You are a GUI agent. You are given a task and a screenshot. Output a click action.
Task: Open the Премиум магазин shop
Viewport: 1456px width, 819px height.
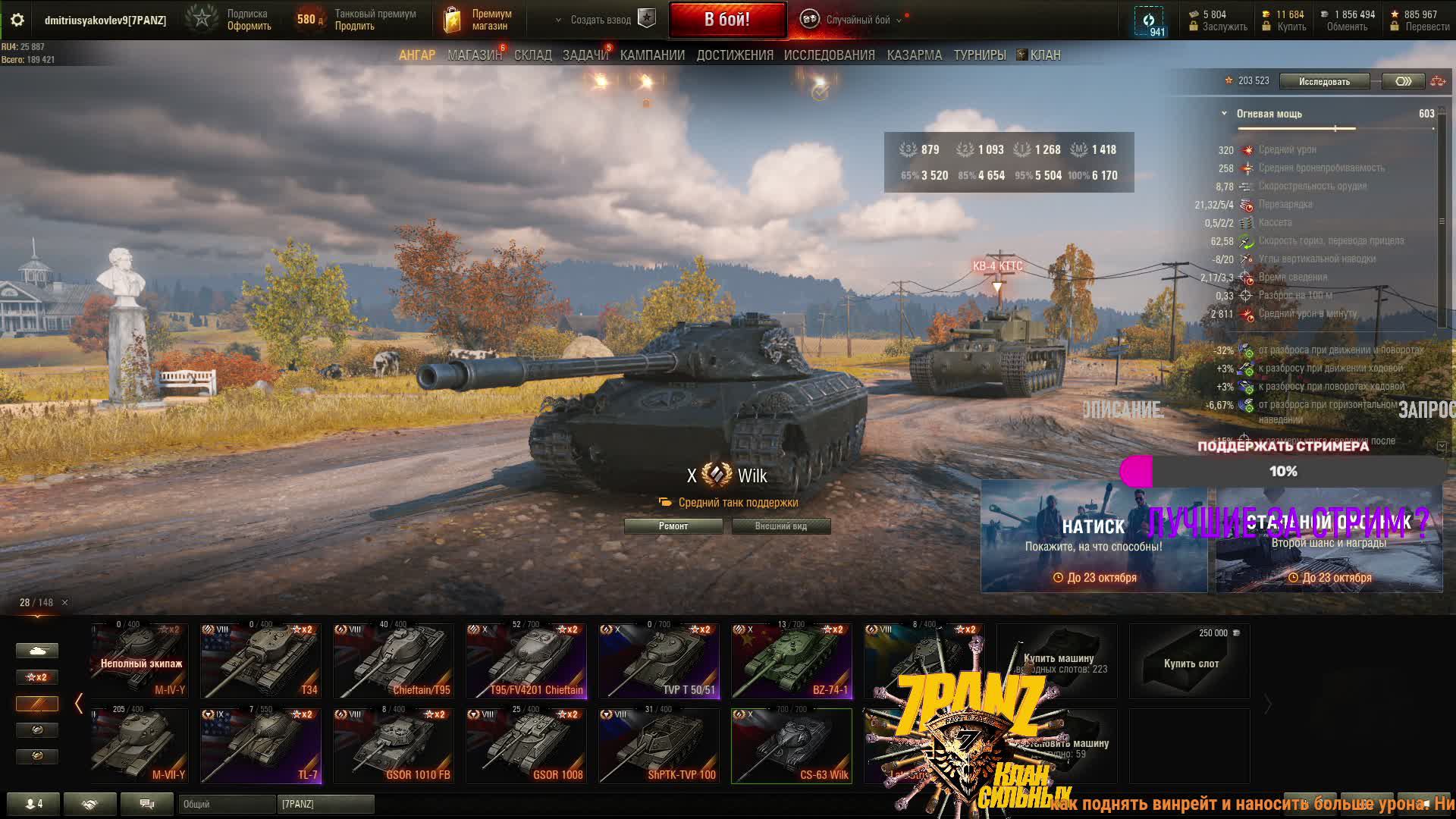click(478, 20)
